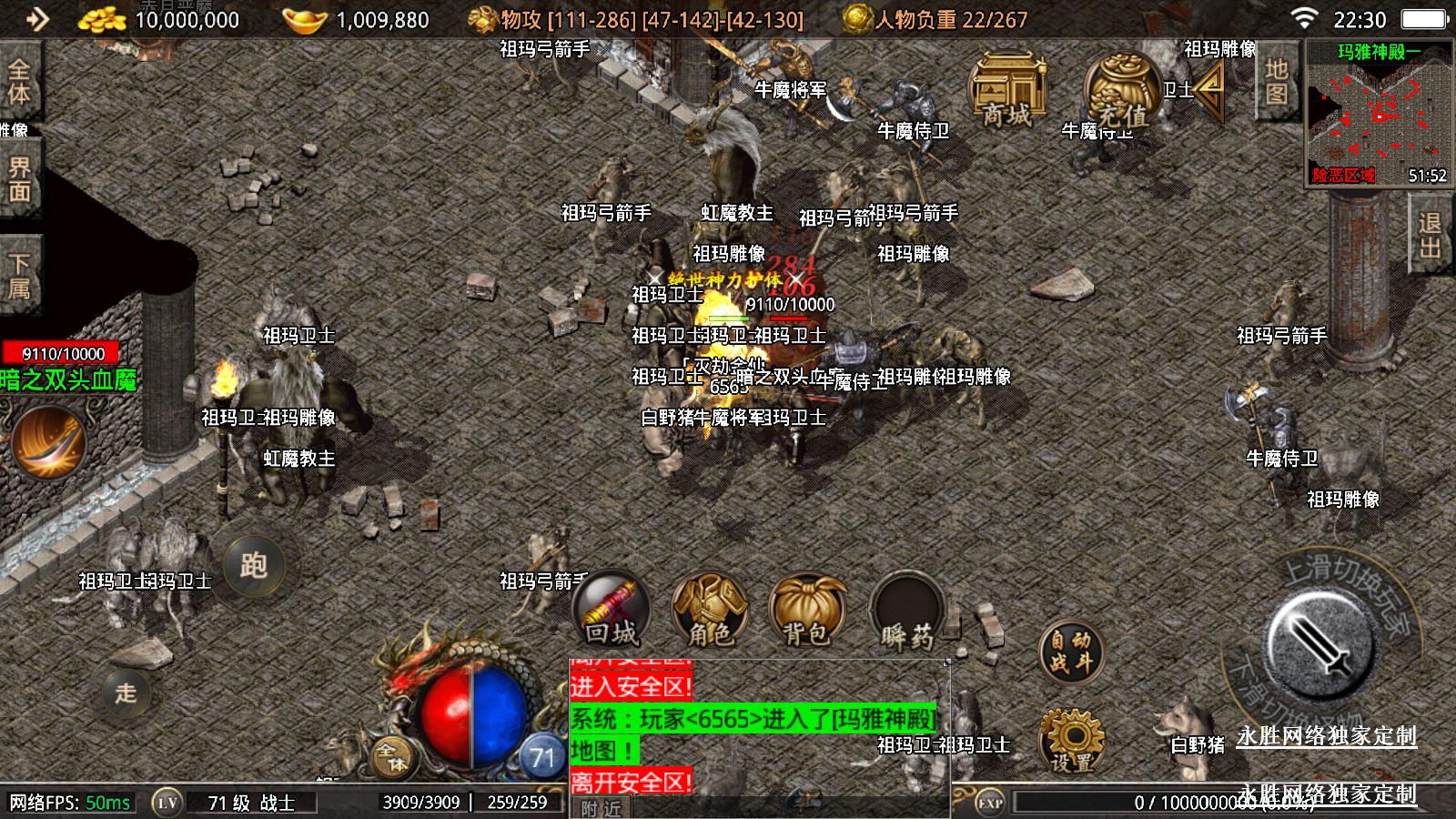Image resolution: width=1456 pixels, height=819 pixels.
Task: Tap the sword attack button
Action: (1321, 644)
